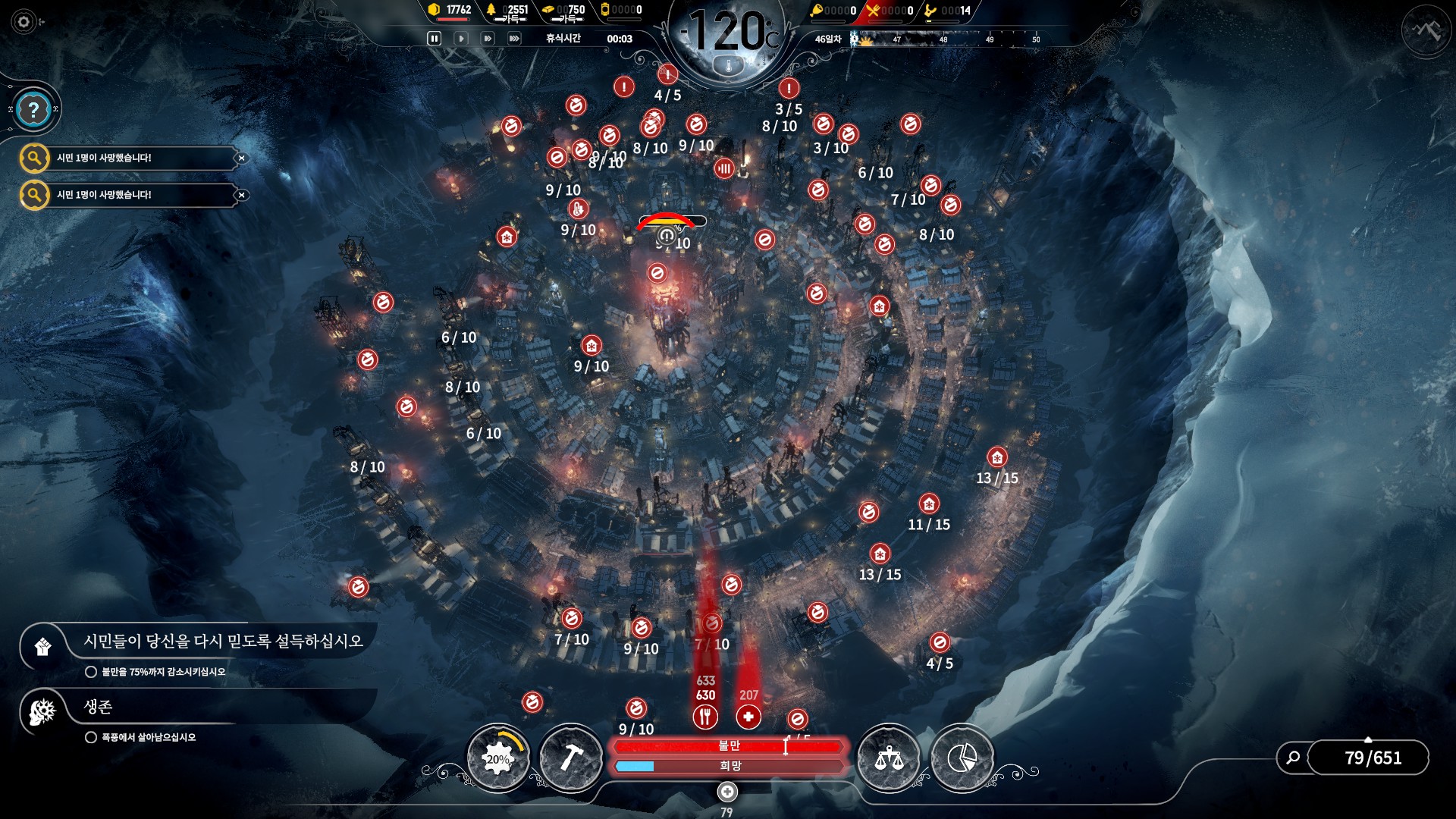Image resolution: width=1456 pixels, height=819 pixels.
Task: Click the fork and knife food icon
Action: coord(705,717)
